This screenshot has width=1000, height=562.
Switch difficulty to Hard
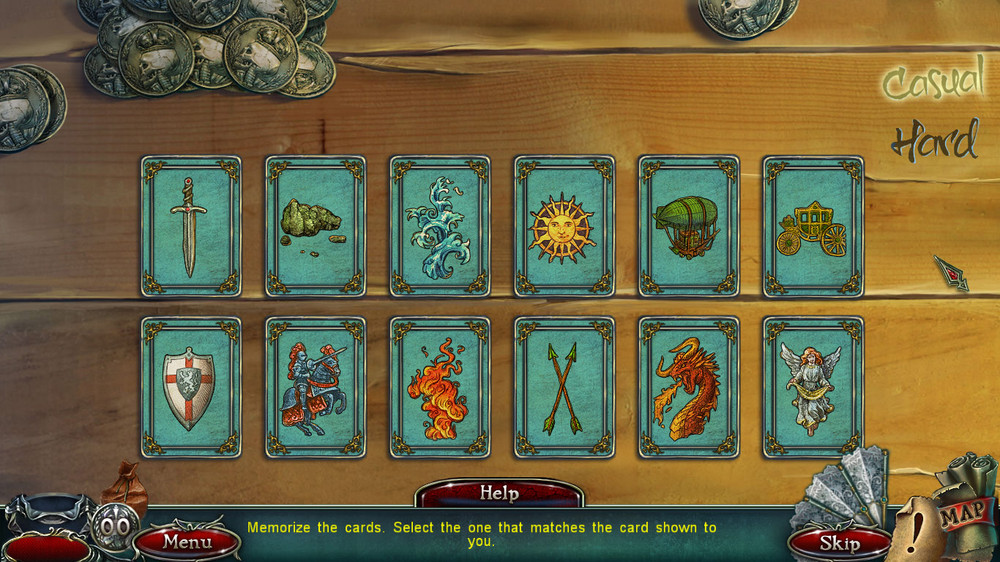tap(934, 143)
